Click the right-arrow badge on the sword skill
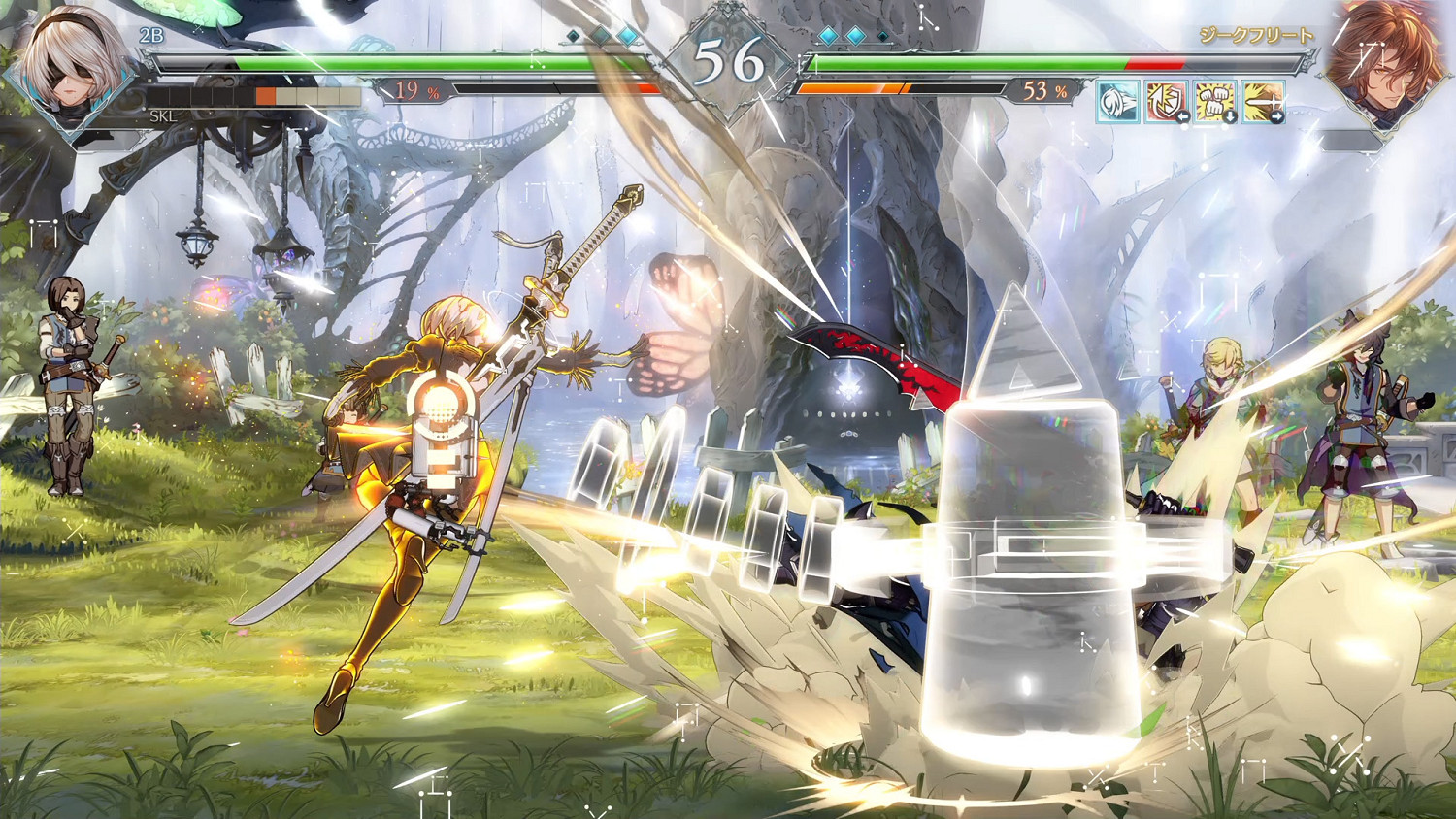Screen dimensions: 1456x819 (x=1276, y=115)
